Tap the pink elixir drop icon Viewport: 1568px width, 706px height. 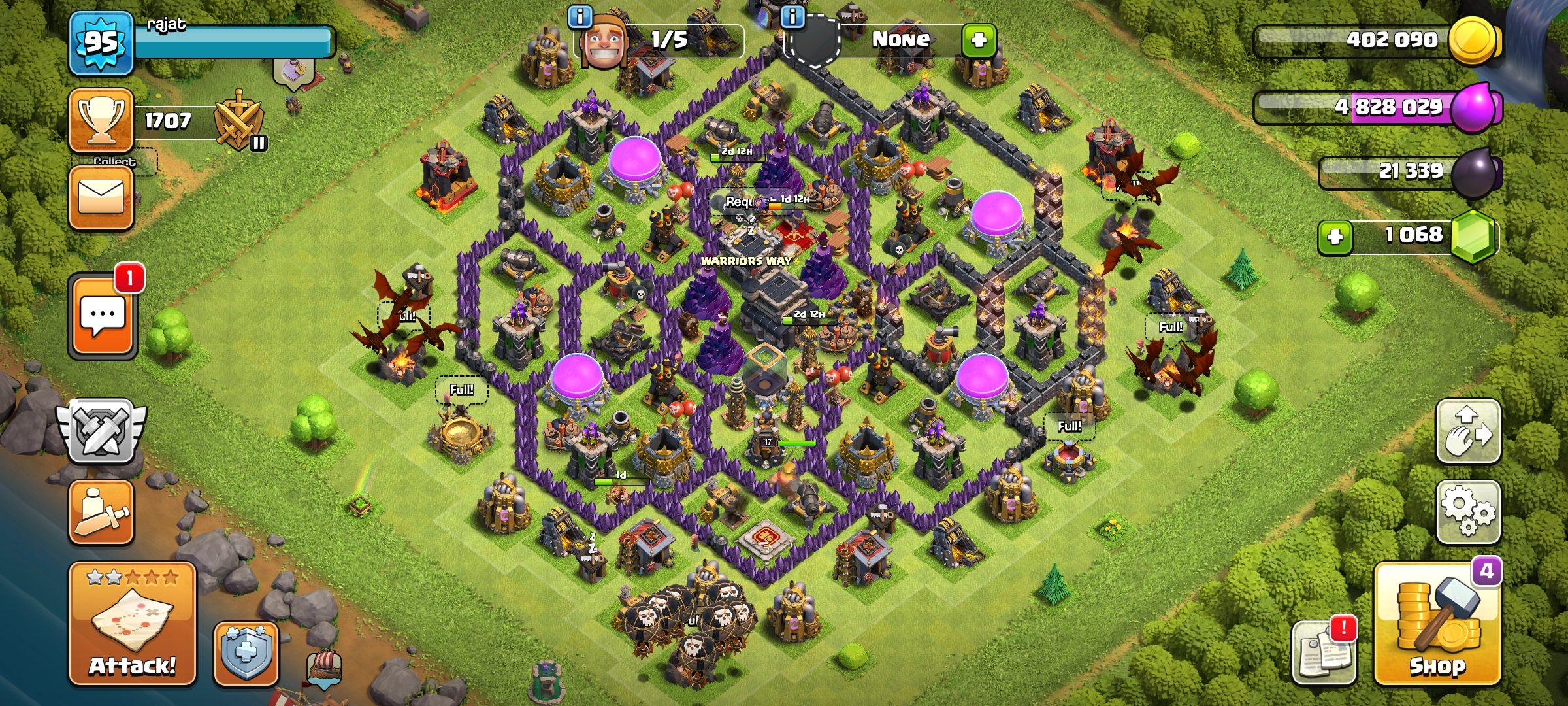tap(1475, 107)
